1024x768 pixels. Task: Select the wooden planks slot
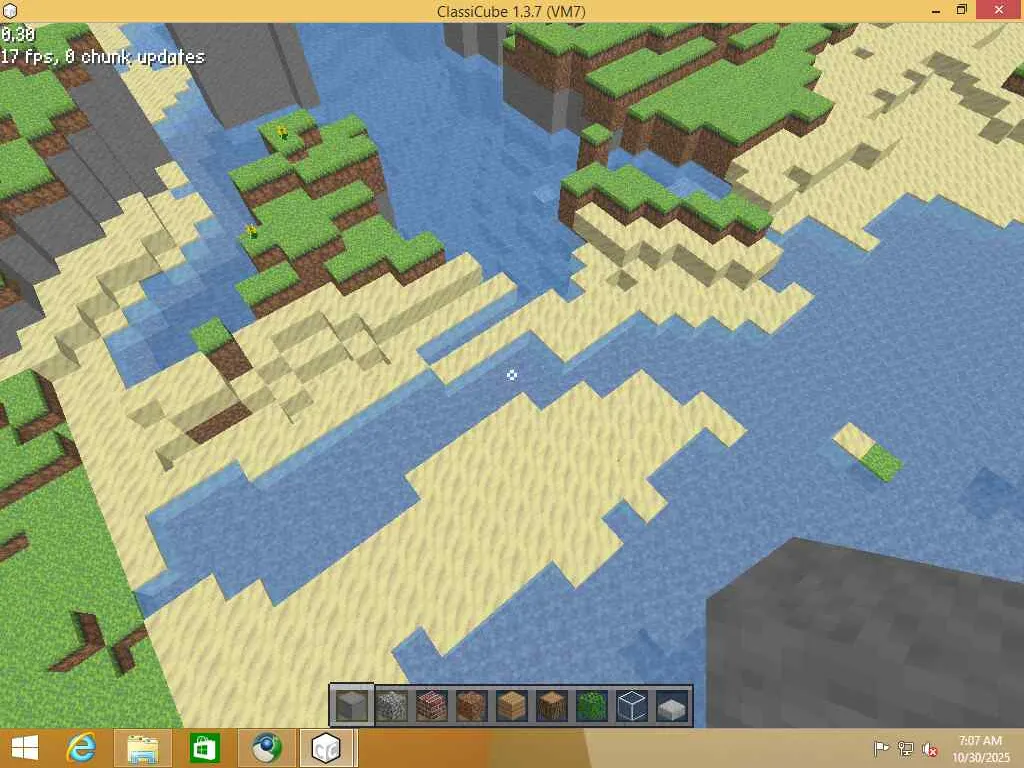coord(512,706)
